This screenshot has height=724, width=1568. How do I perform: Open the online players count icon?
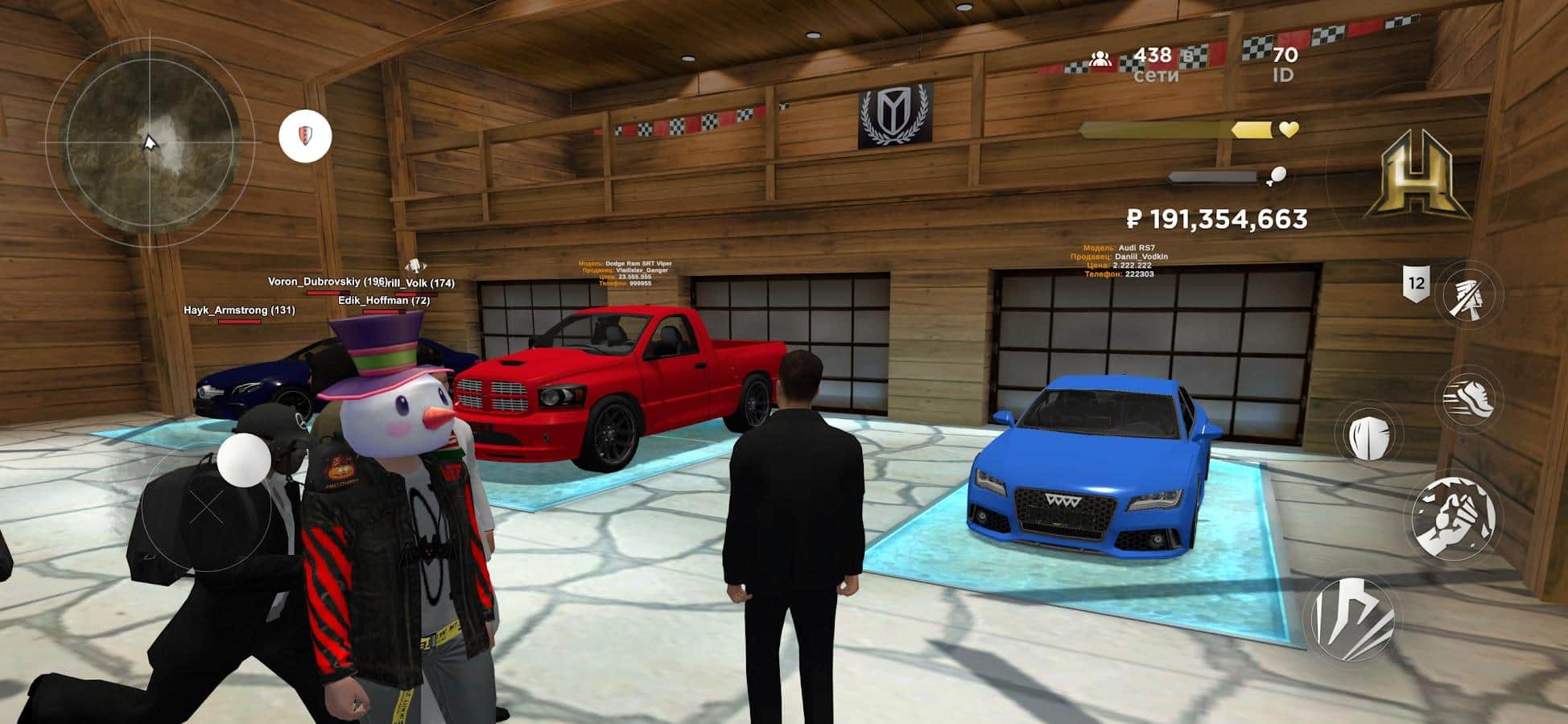pos(1100,59)
